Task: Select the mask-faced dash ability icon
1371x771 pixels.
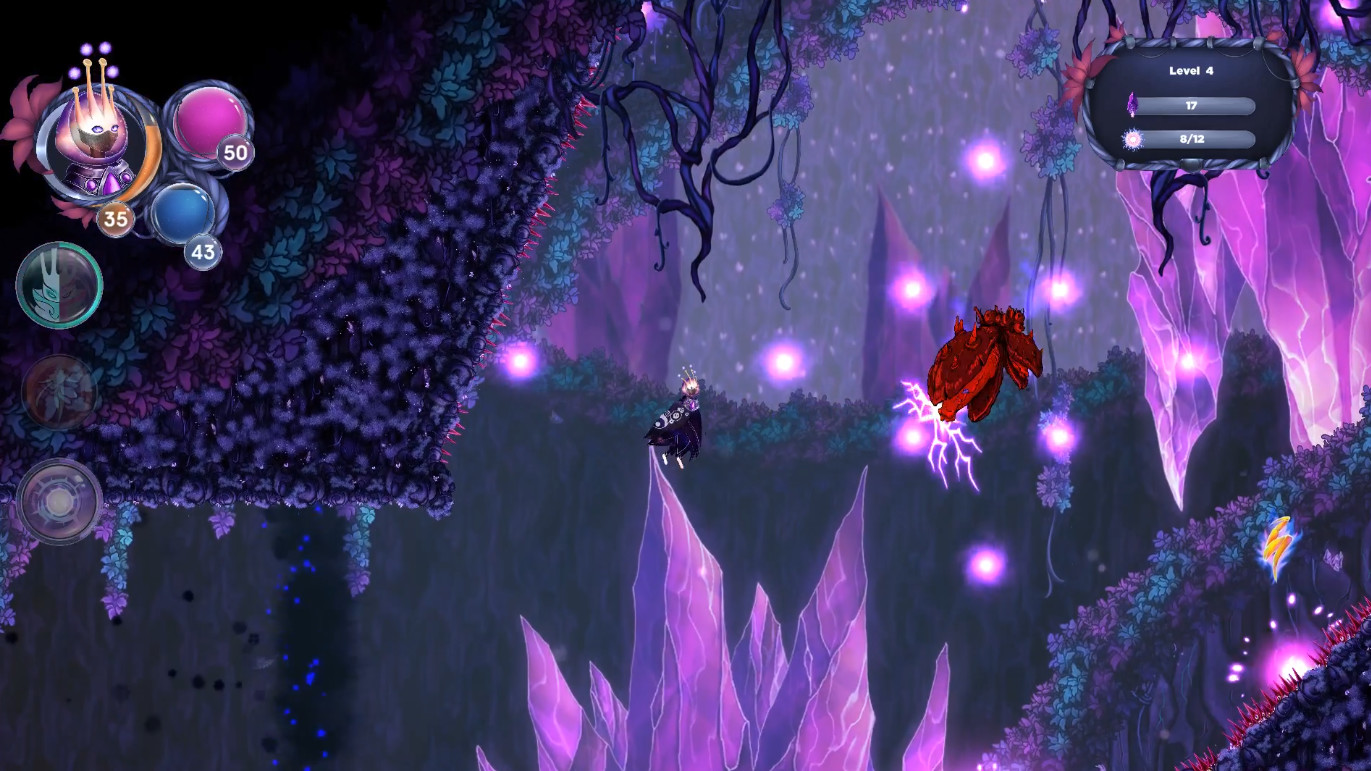Action: point(60,286)
